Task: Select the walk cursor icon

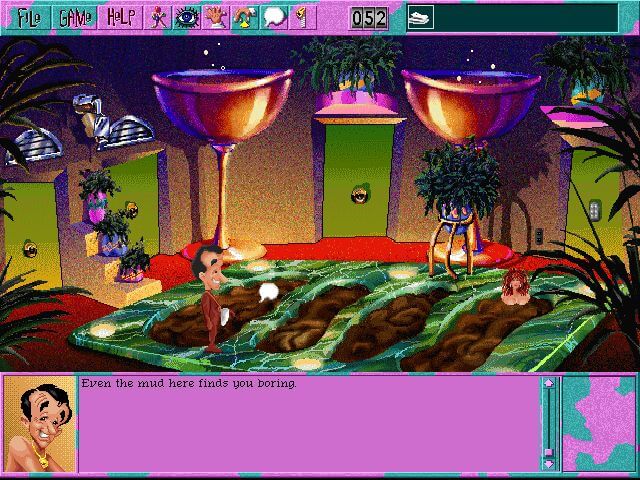Action: coord(158,17)
